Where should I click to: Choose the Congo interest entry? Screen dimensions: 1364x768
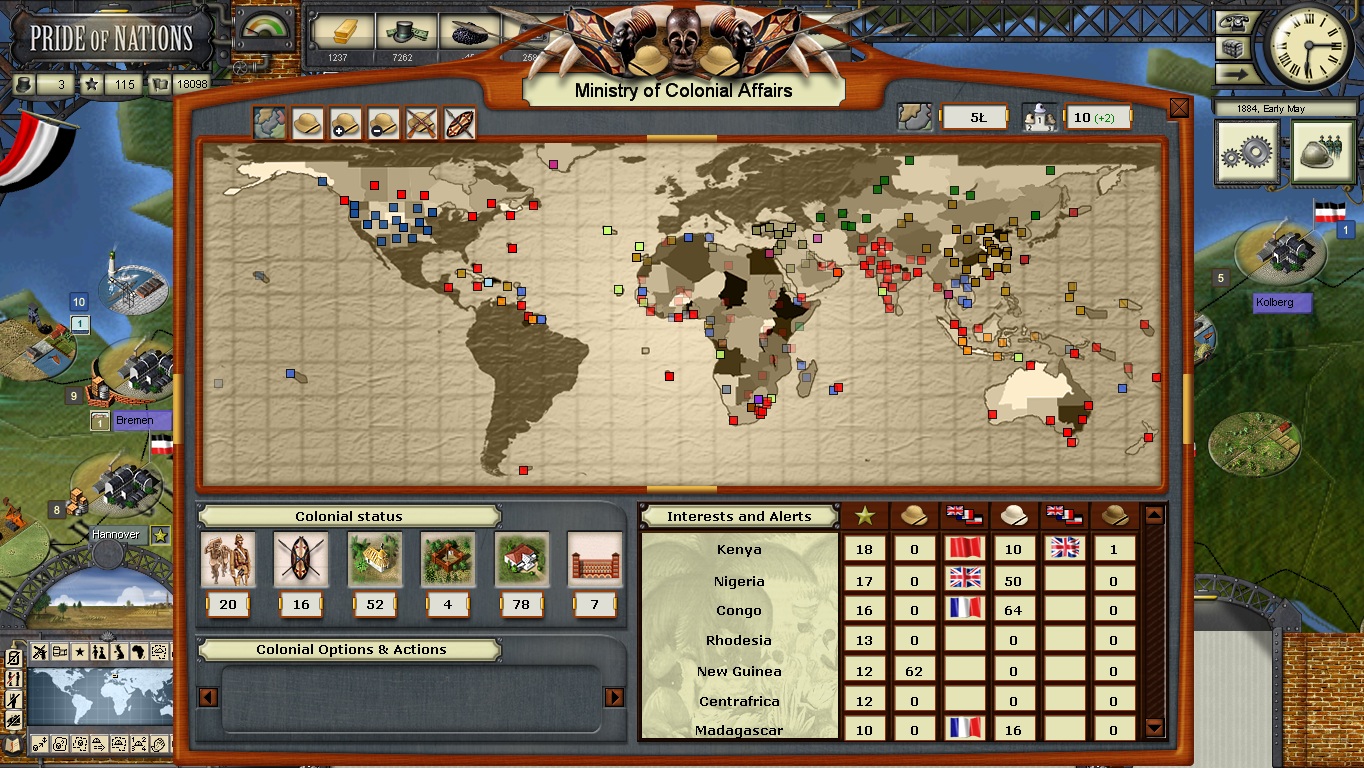(739, 610)
